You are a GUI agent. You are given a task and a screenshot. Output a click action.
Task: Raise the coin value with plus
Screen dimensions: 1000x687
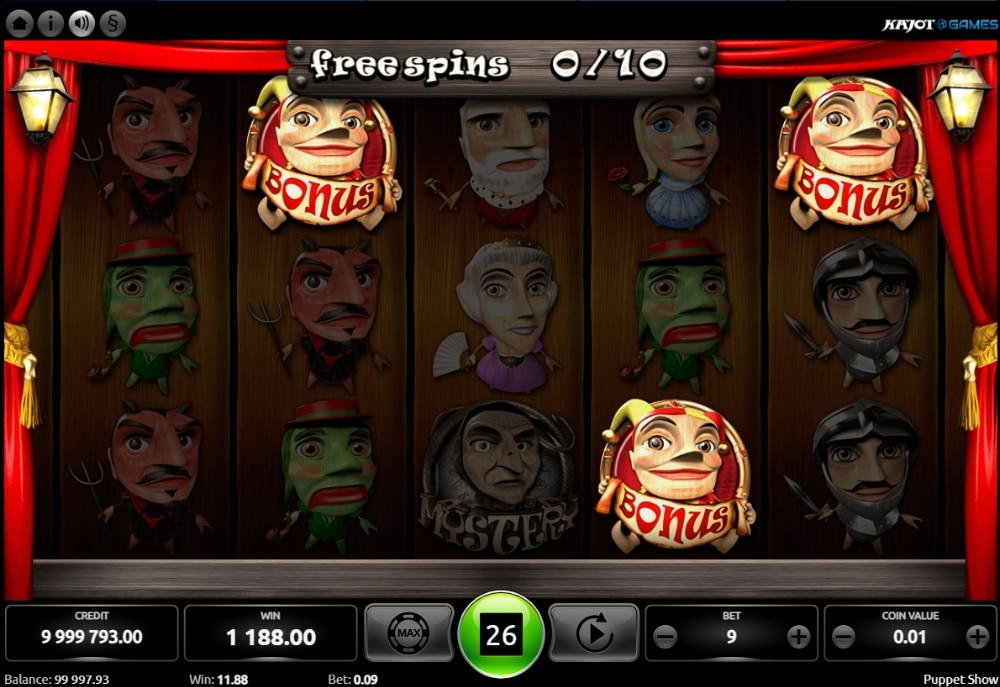[977, 636]
